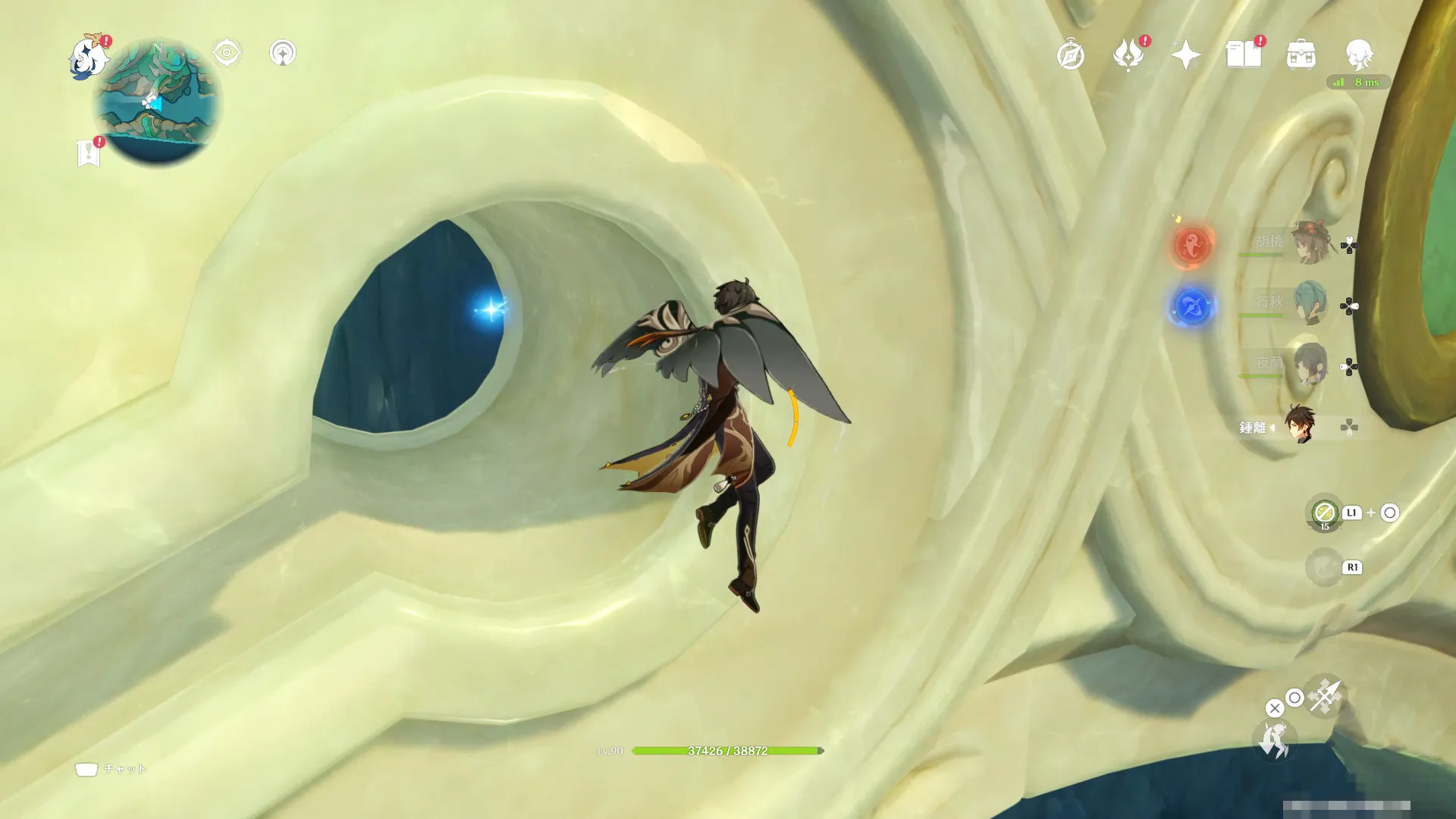Switch to party member 胡桃
Viewport: 1456px width, 819px height.
click(1309, 243)
